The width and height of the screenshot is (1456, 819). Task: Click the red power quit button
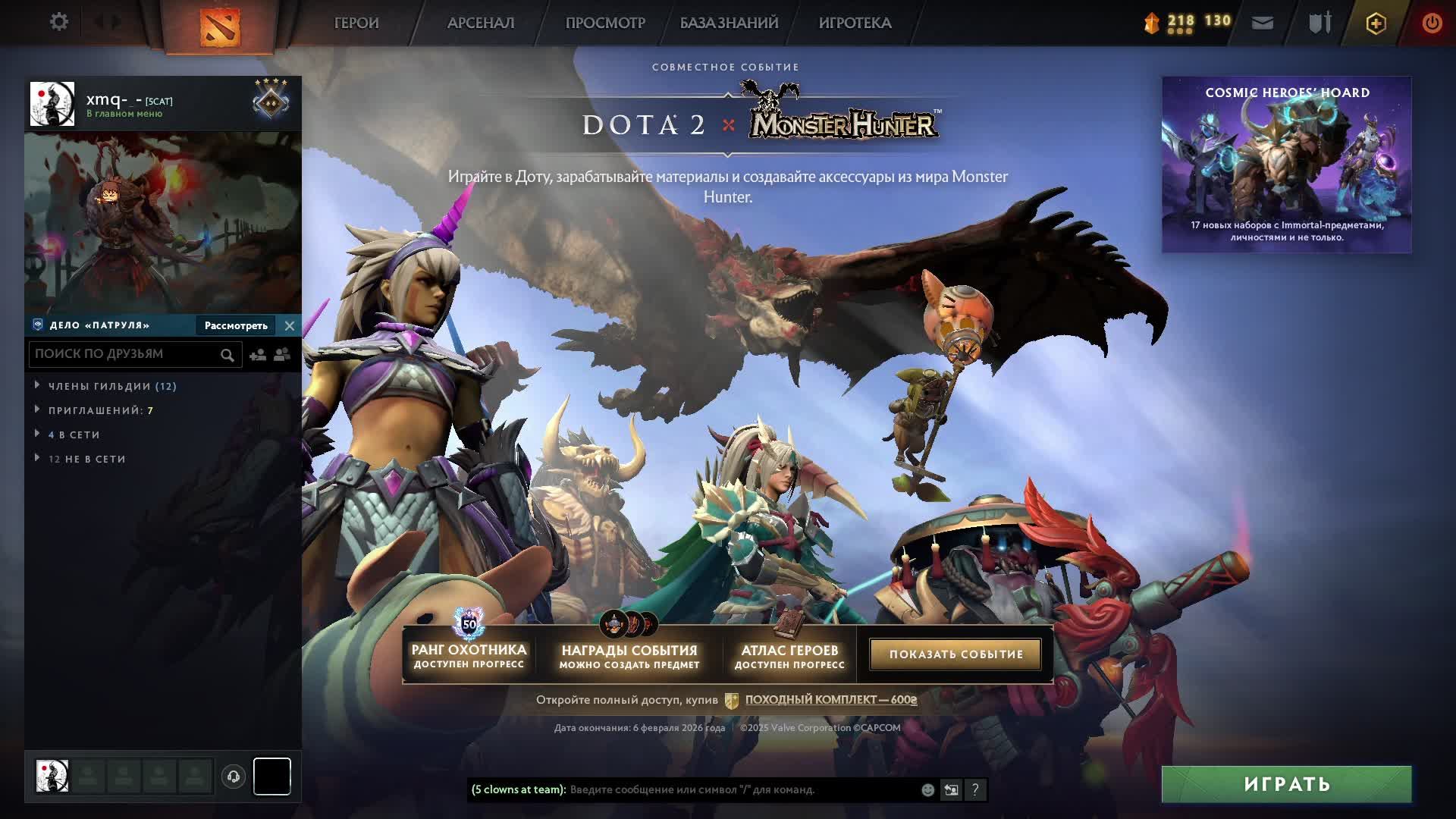(x=1432, y=23)
